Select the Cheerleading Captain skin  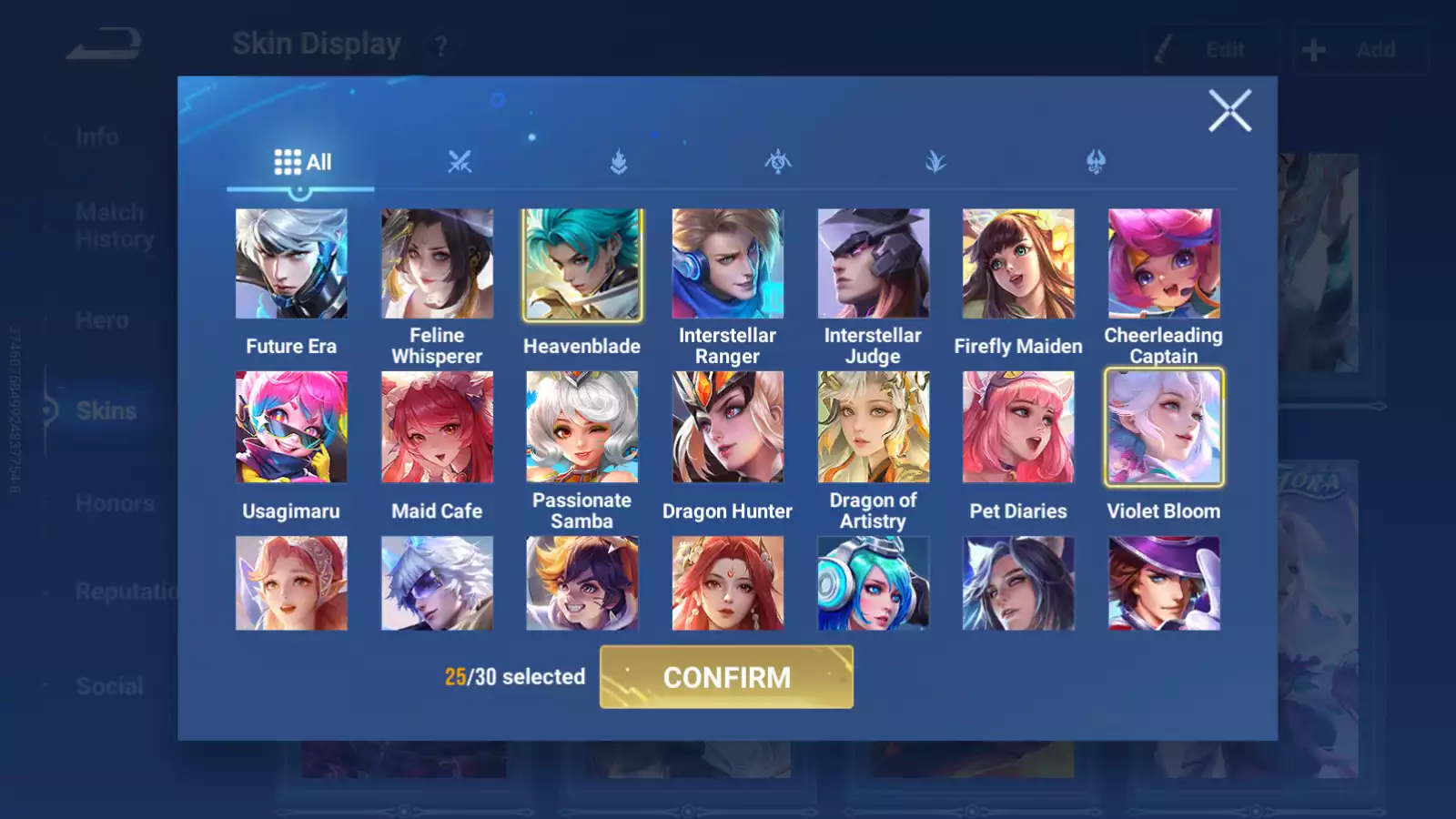click(x=1164, y=264)
